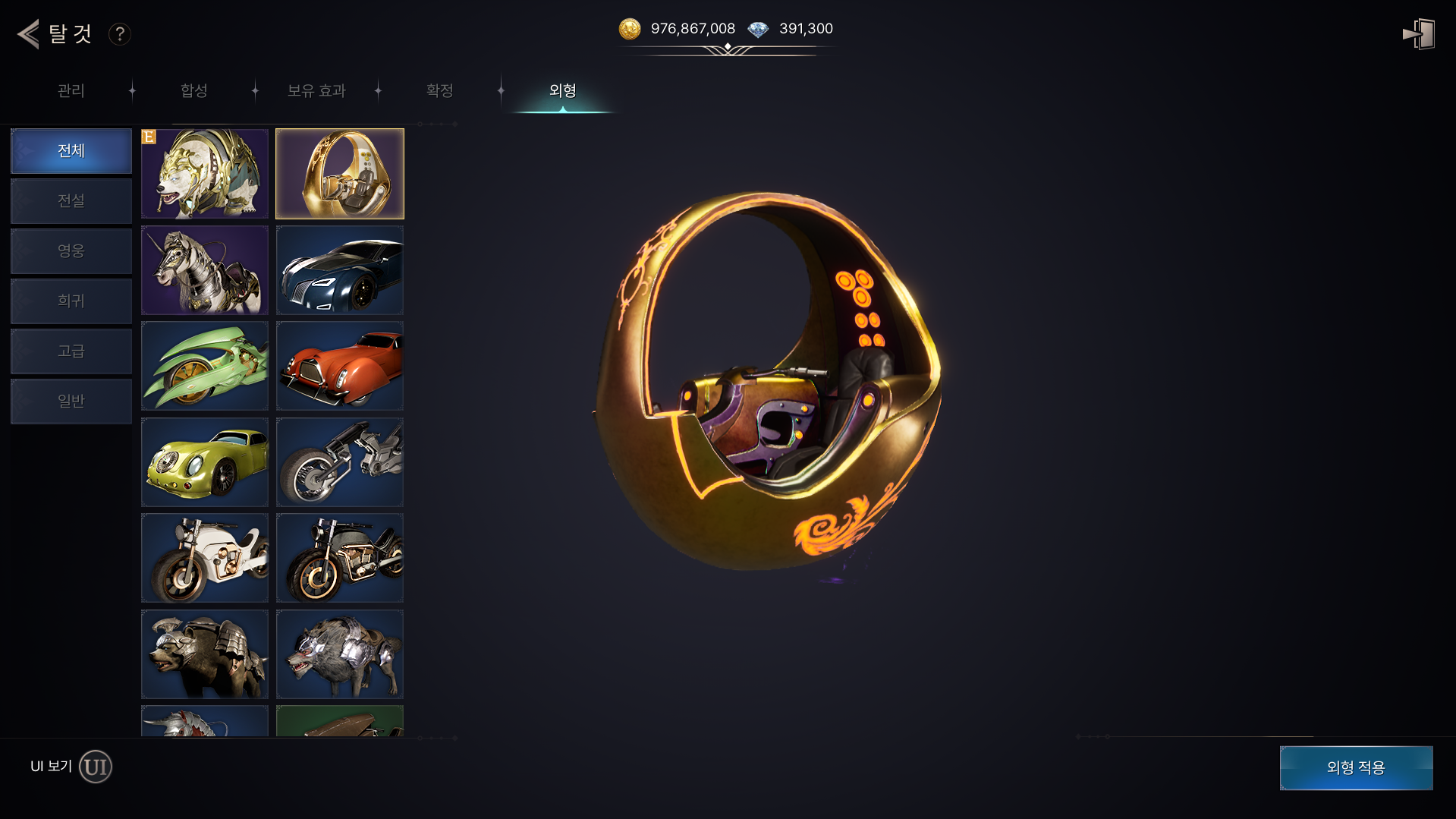Select the 희귀 grade filter
This screenshot has width=1456, height=819.
click(x=71, y=301)
